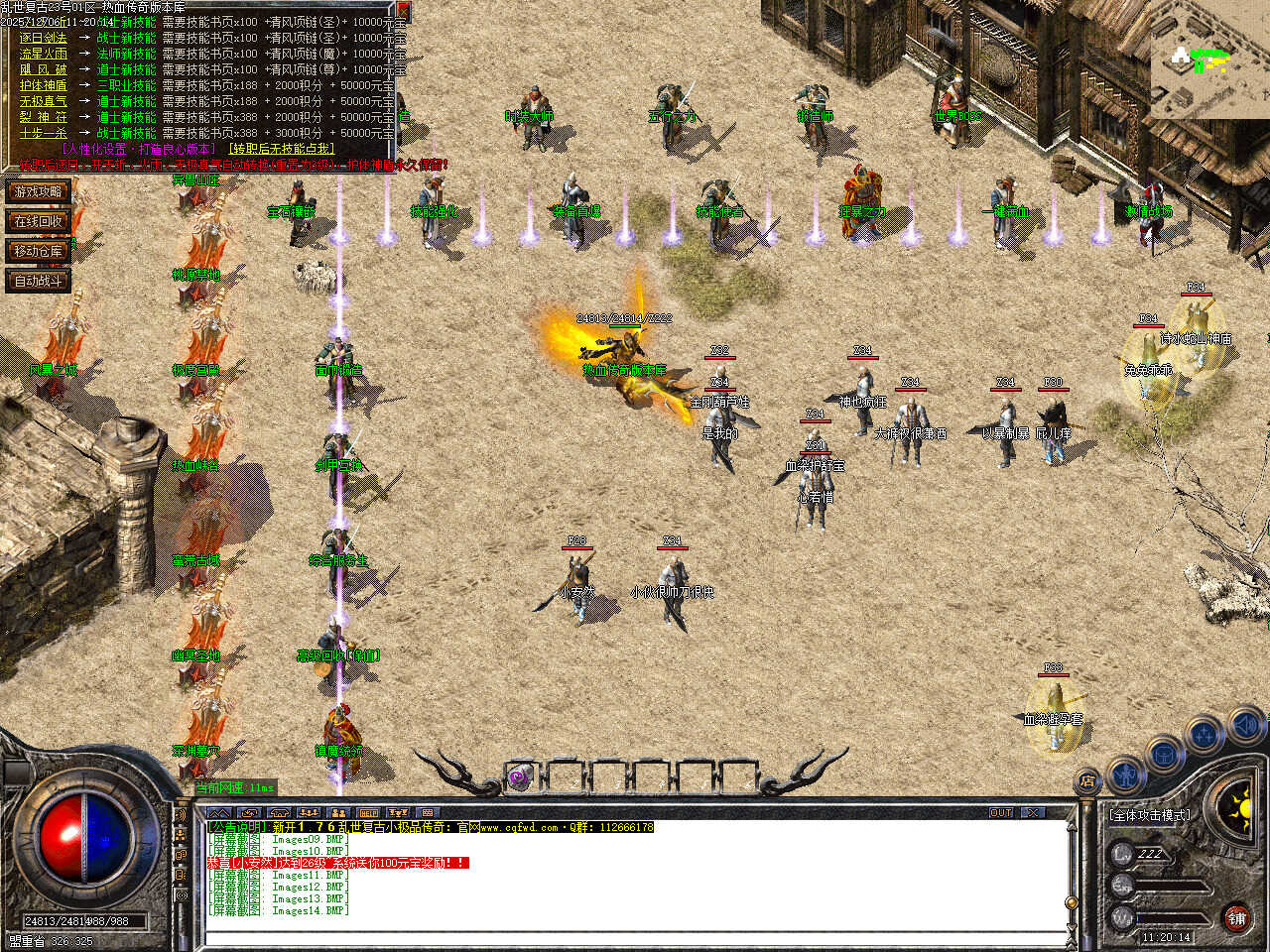Click the red 铺 stall button
Image resolution: width=1270 pixels, height=952 pixels.
pyautogui.click(x=1236, y=918)
